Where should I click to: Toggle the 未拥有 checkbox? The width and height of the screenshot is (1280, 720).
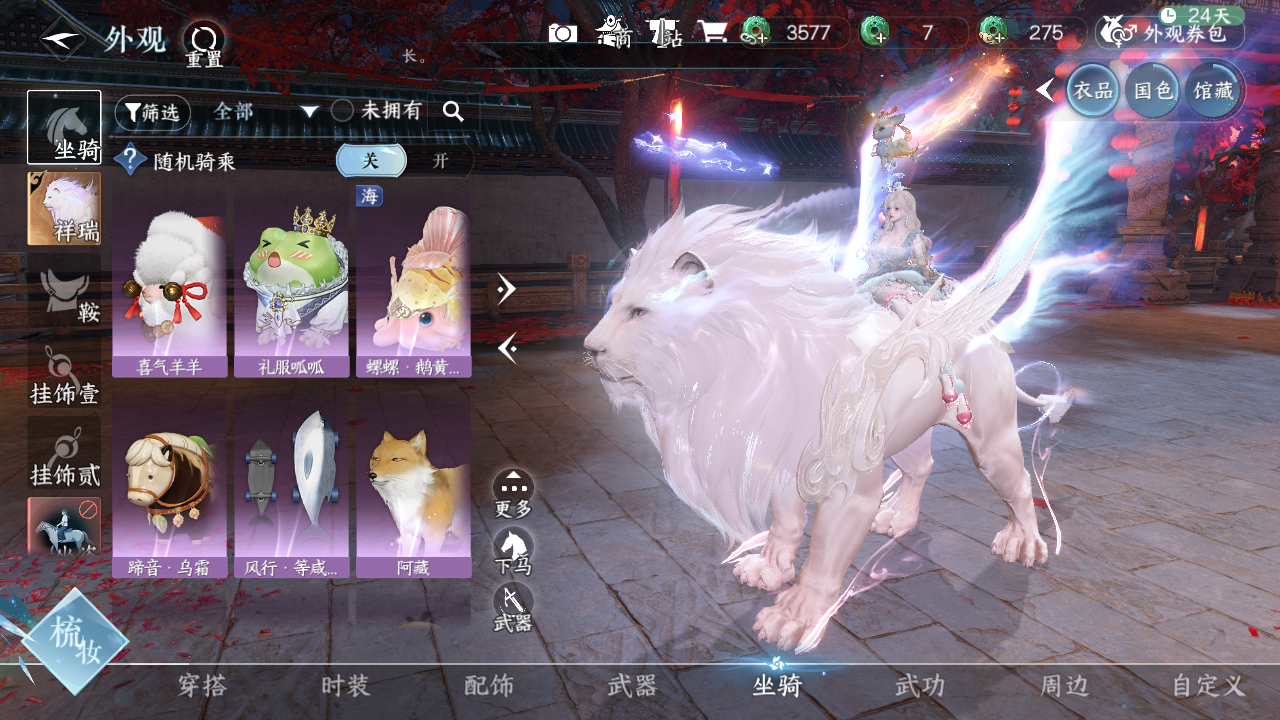coord(342,111)
